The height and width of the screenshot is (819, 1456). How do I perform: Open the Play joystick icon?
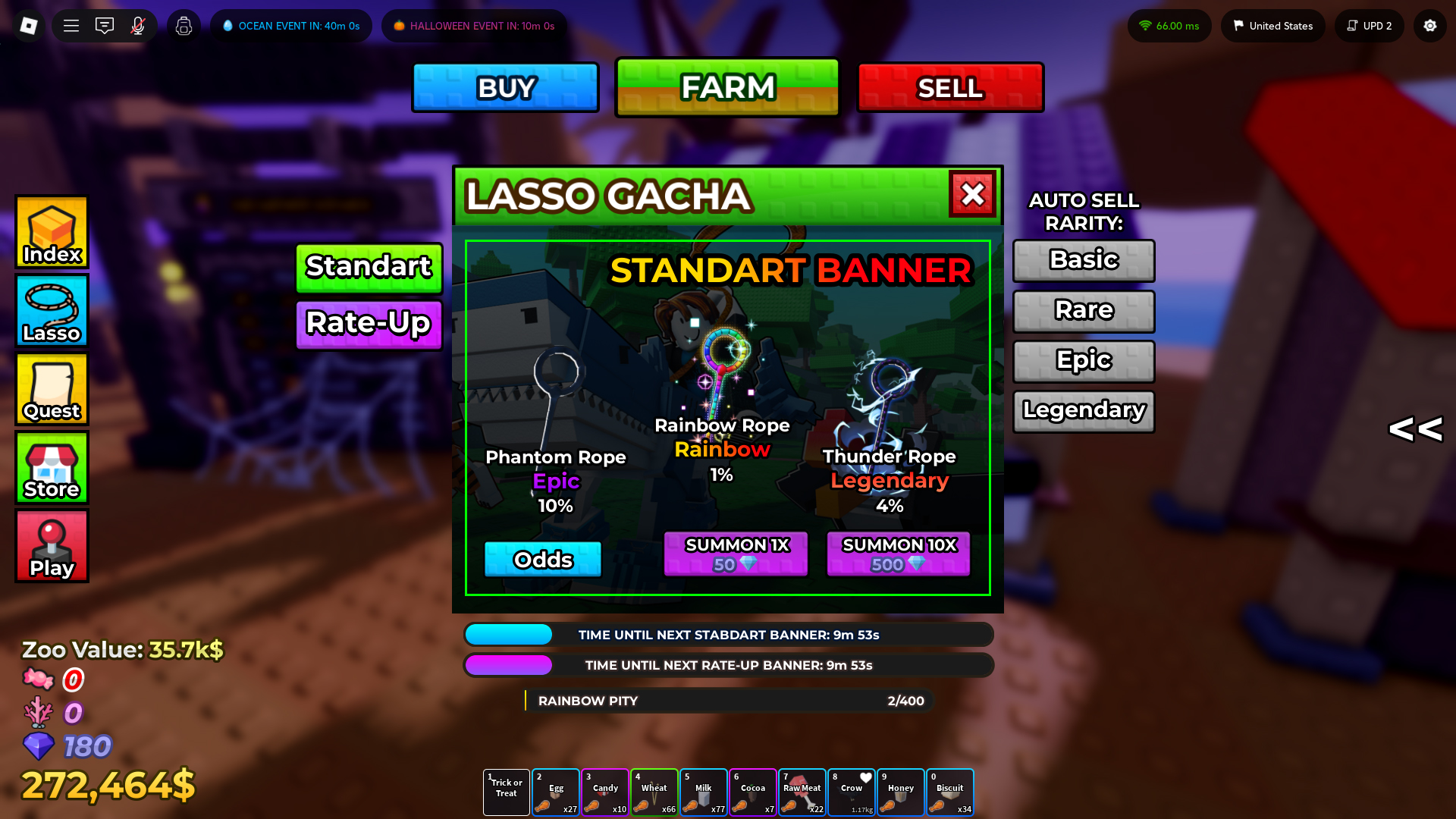pos(51,545)
